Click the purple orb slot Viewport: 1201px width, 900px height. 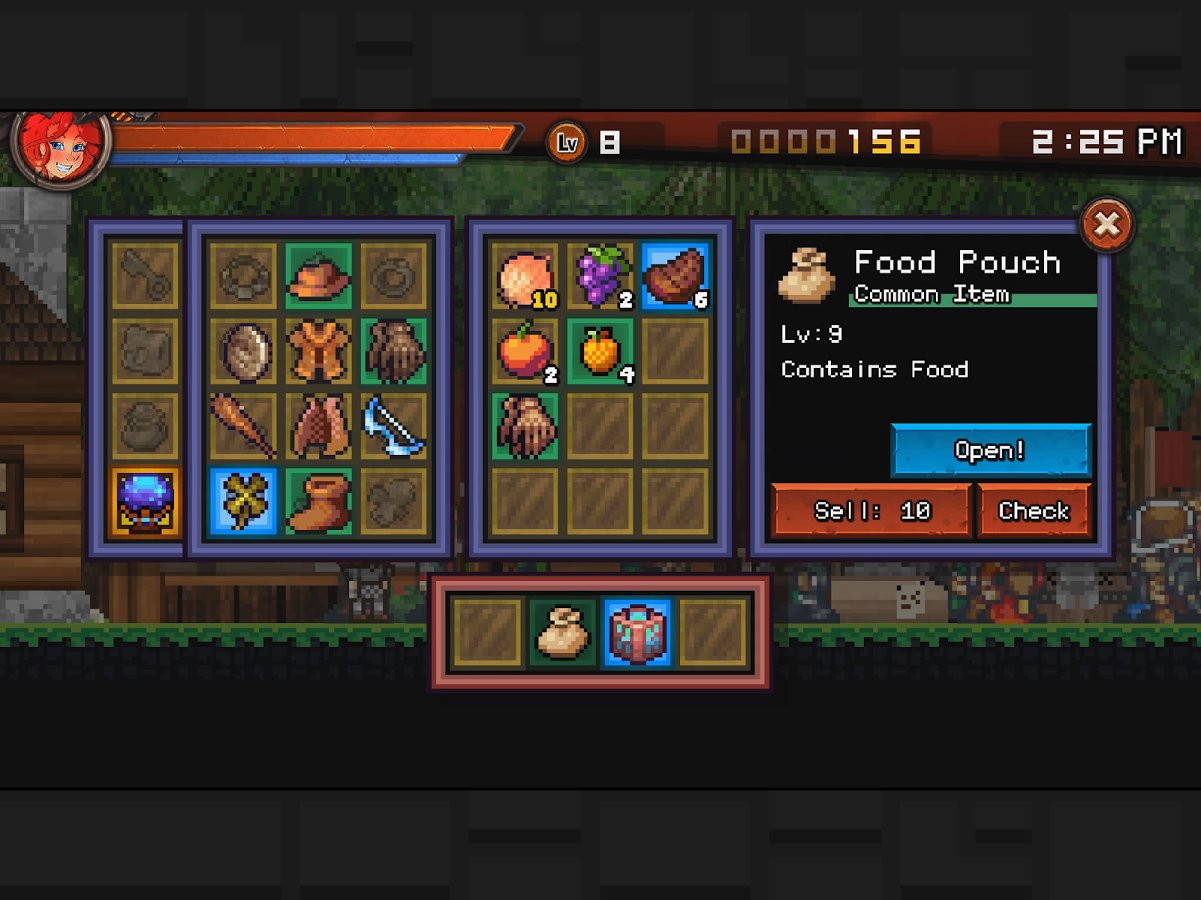click(x=146, y=501)
